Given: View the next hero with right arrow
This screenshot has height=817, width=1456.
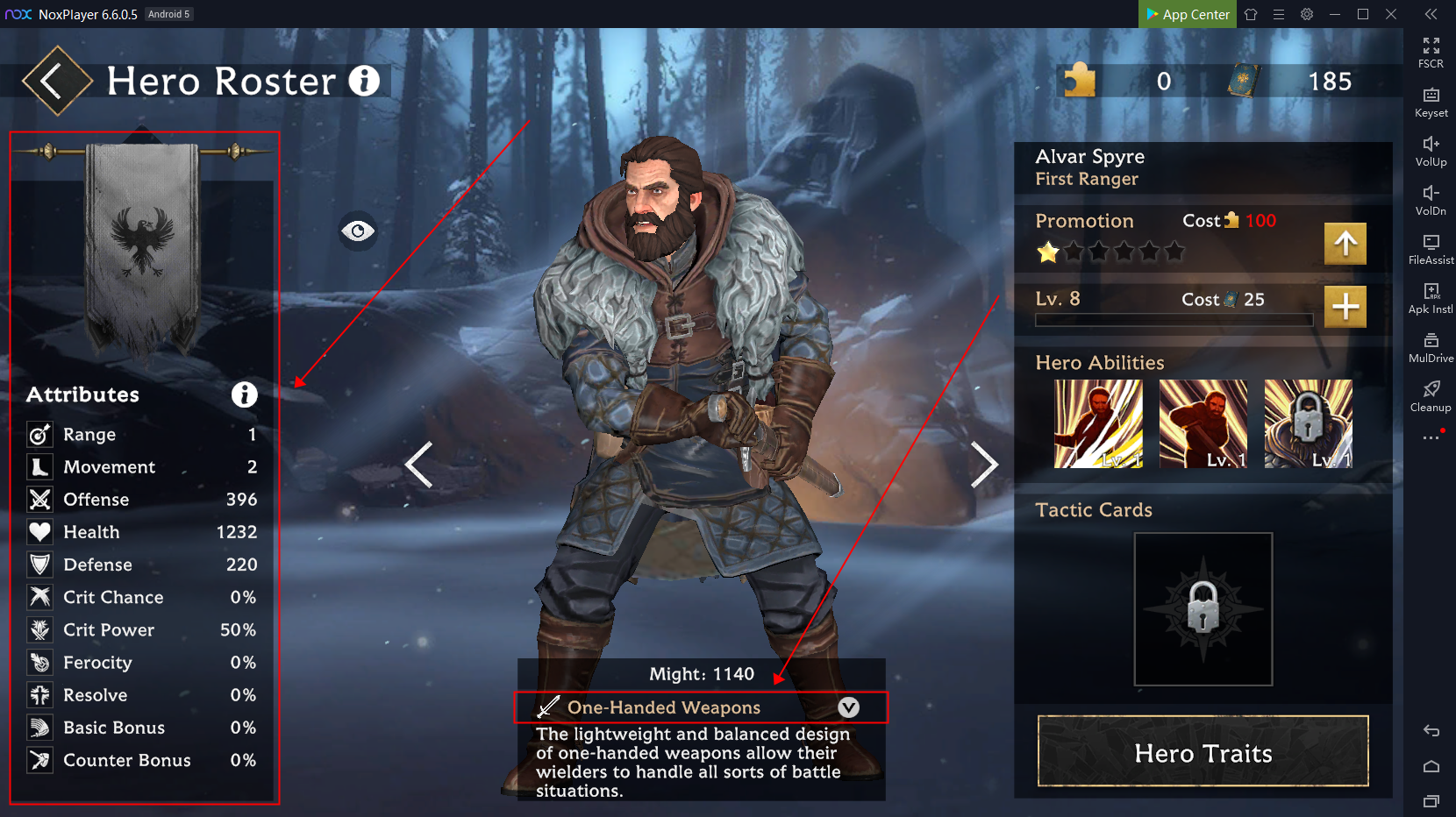Looking at the screenshot, I should tap(983, 465).
